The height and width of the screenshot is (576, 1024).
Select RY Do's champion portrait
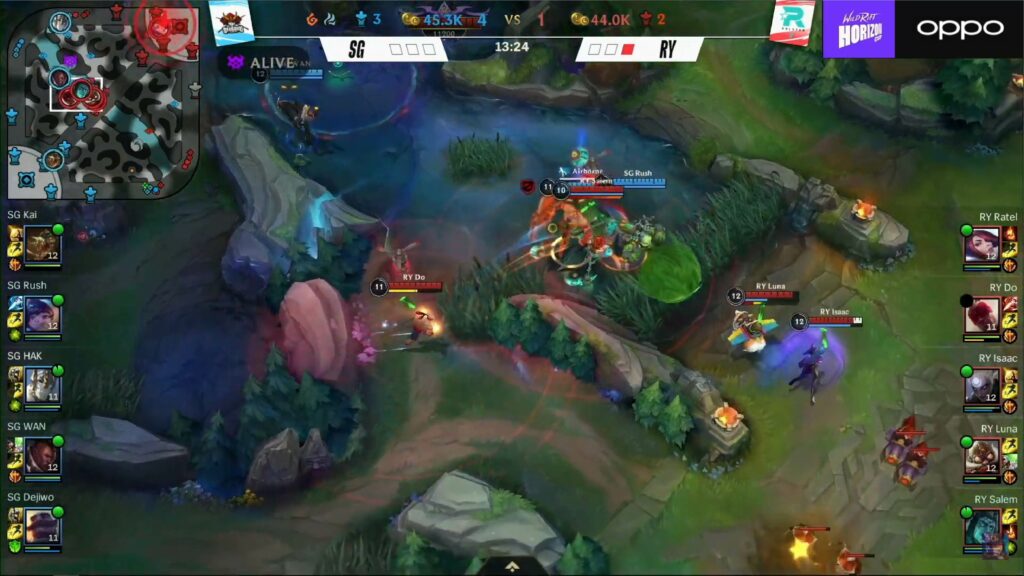[x=981, y=316]
